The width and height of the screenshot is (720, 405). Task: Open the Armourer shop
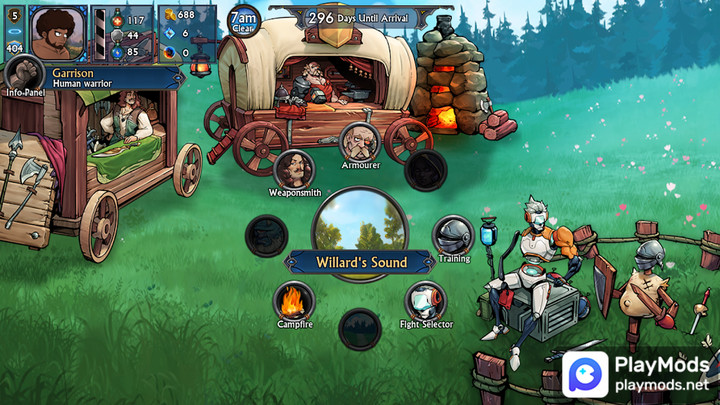click(x=359, y=140)
